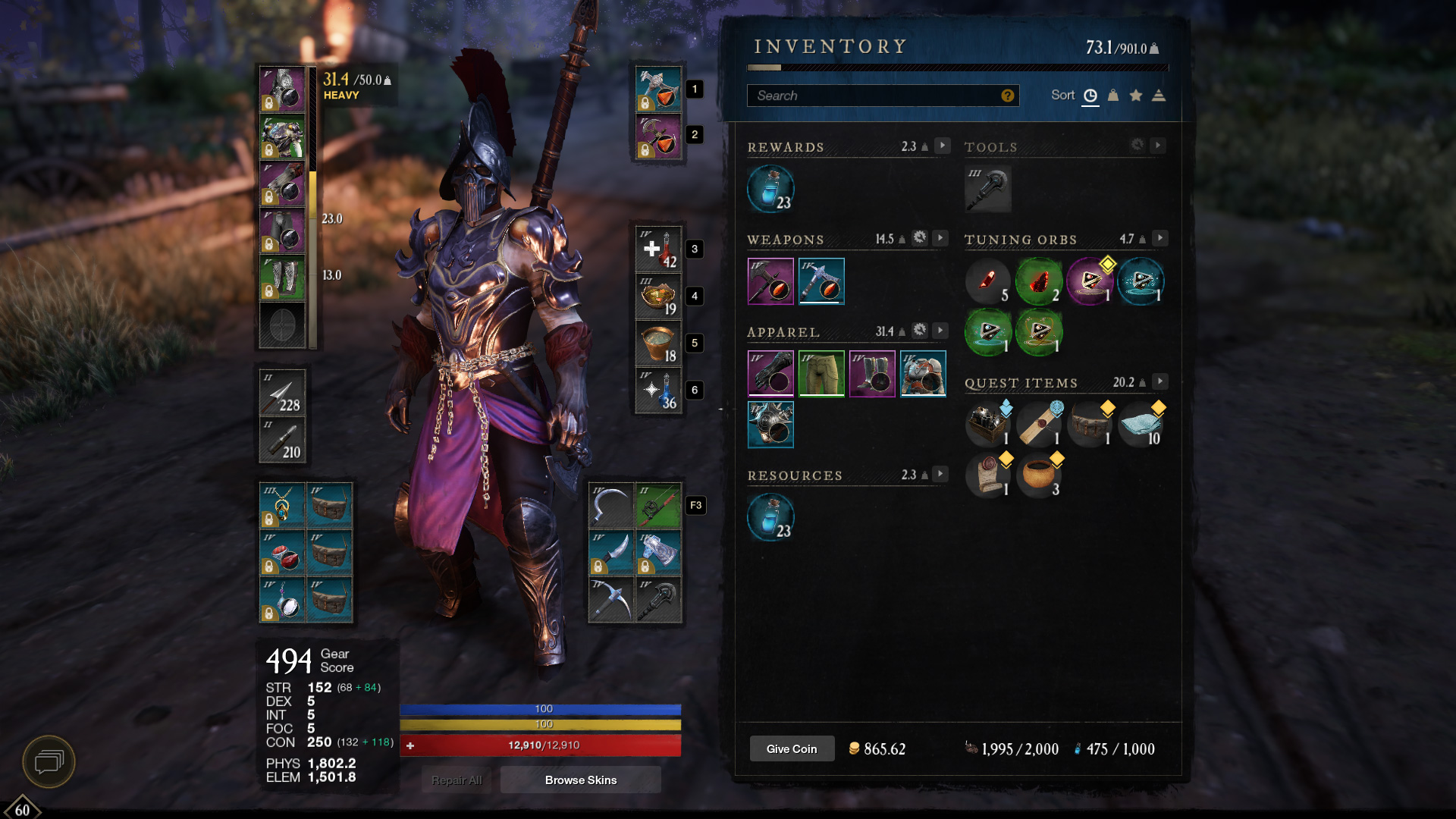
Task: Select the sledgehammer in Tools section
Action: (x=988, y=189)
